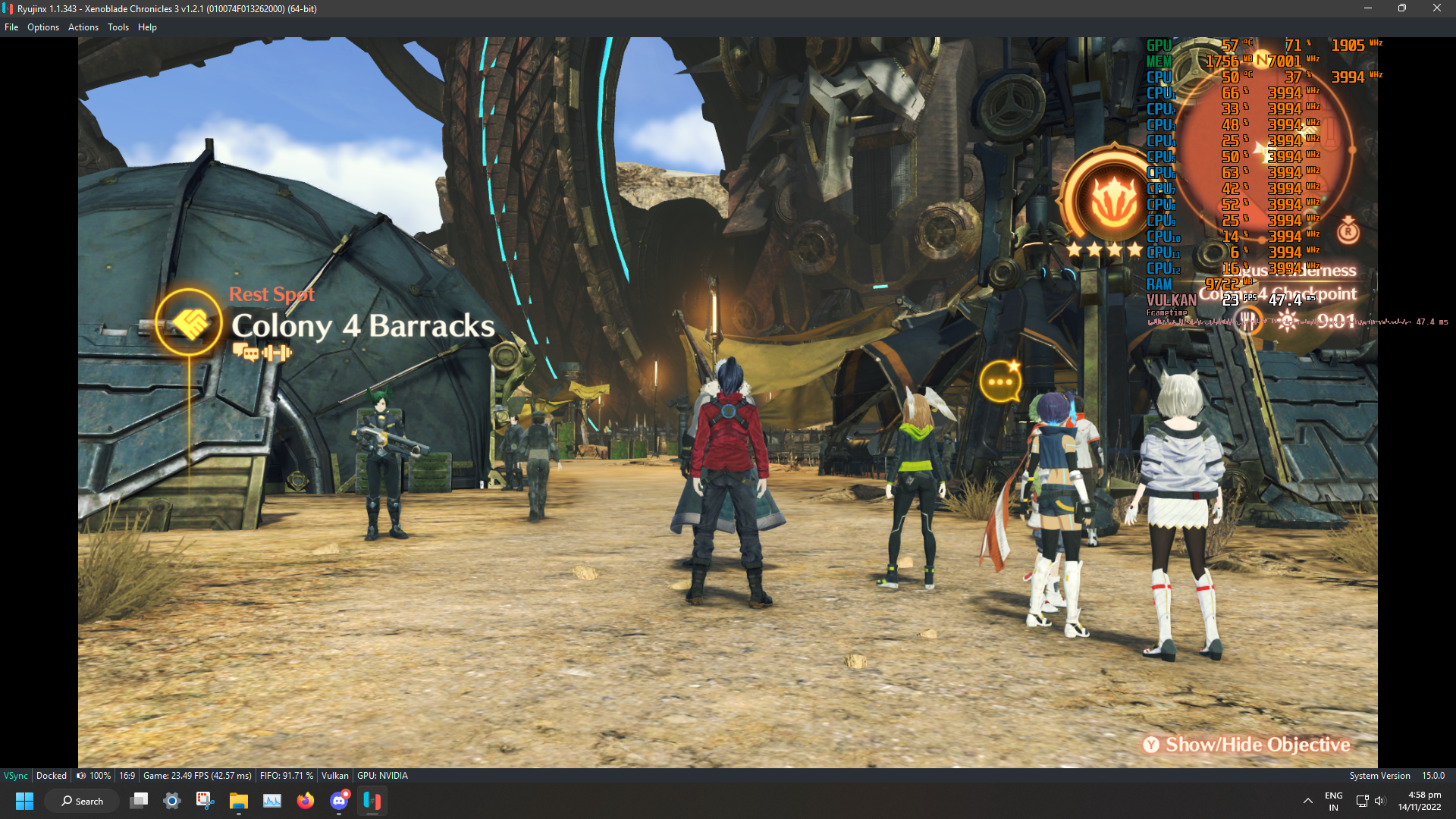Open the orange speech bubble talk icon
Image resolution: width=1456 pixels, height=819 pixels.
tap(1000, 381)
